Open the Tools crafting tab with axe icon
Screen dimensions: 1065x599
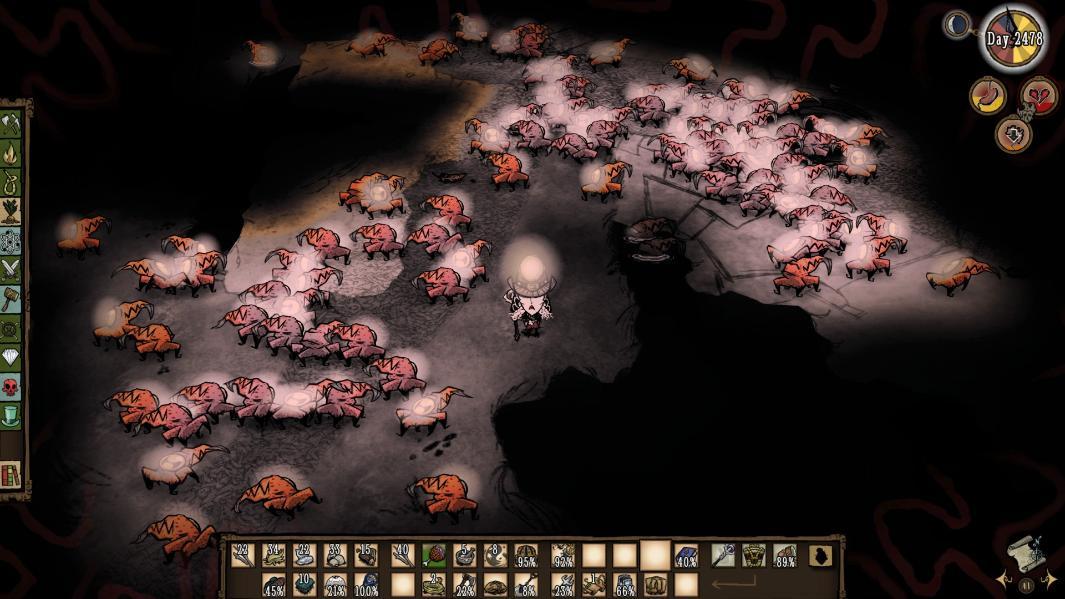point(11,124)
